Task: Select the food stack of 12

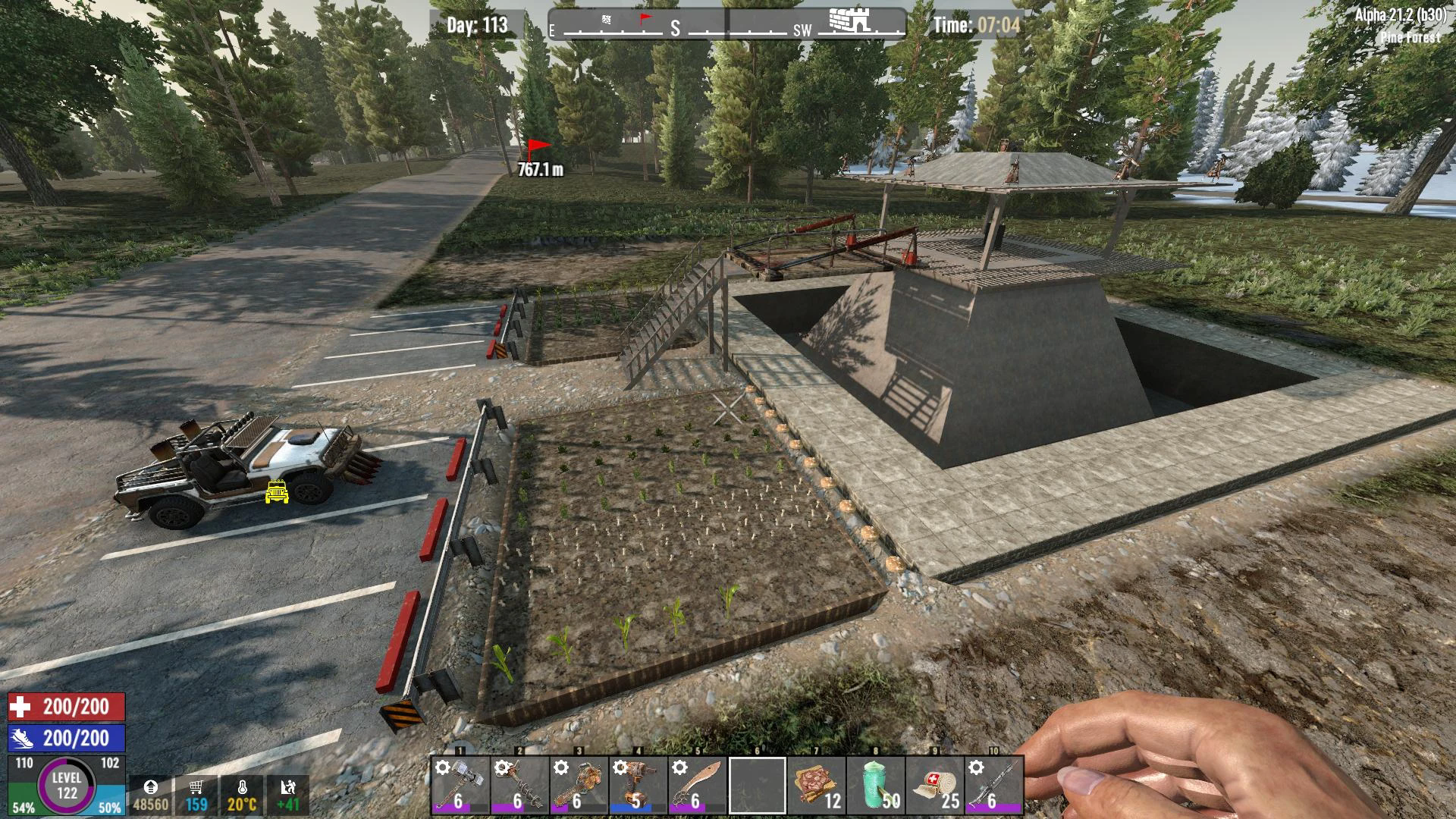Action: click(x=815, y=786)
